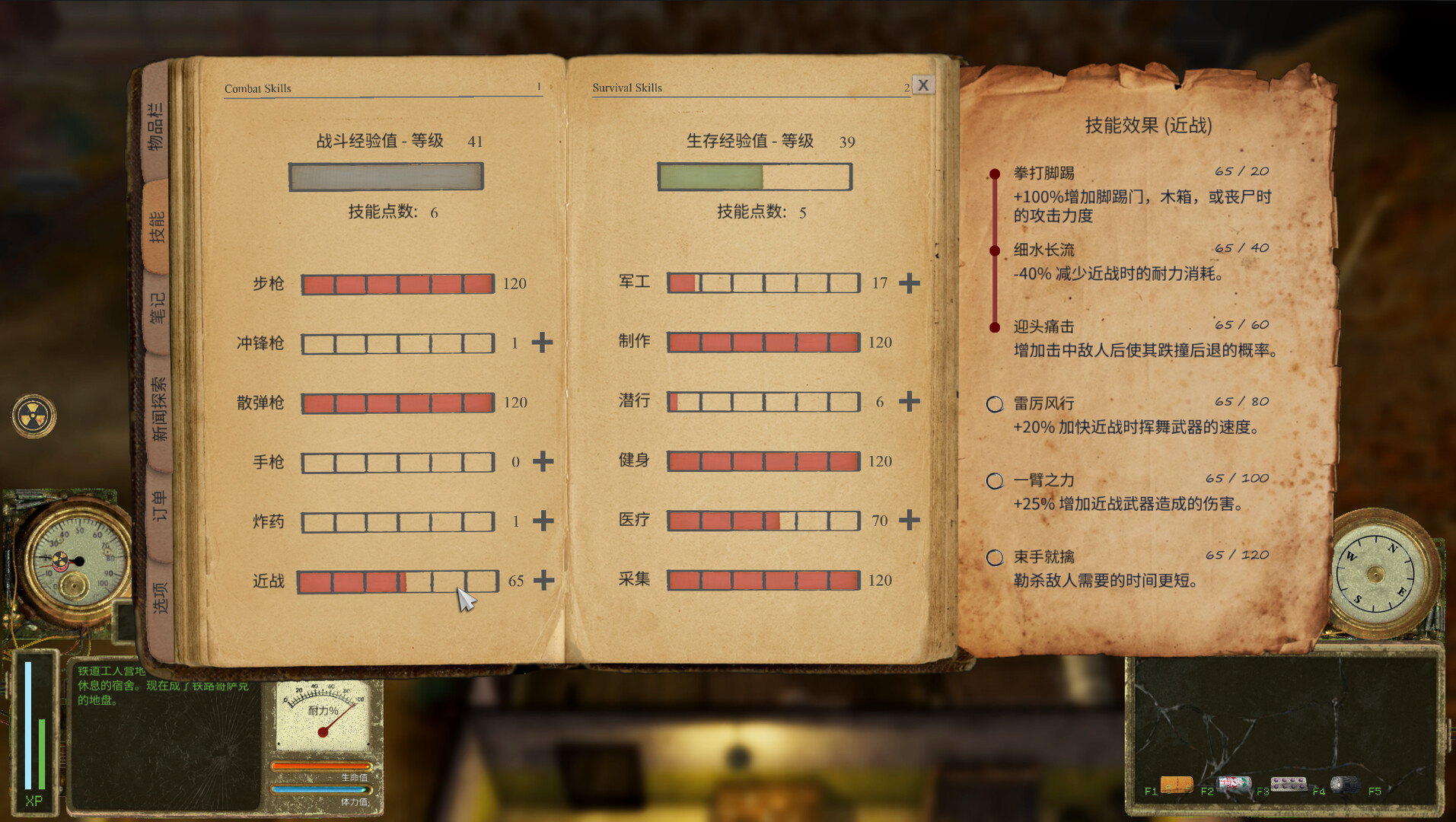Click the survival experience progress bar
1456x822 pixels.
coord(755,176)
